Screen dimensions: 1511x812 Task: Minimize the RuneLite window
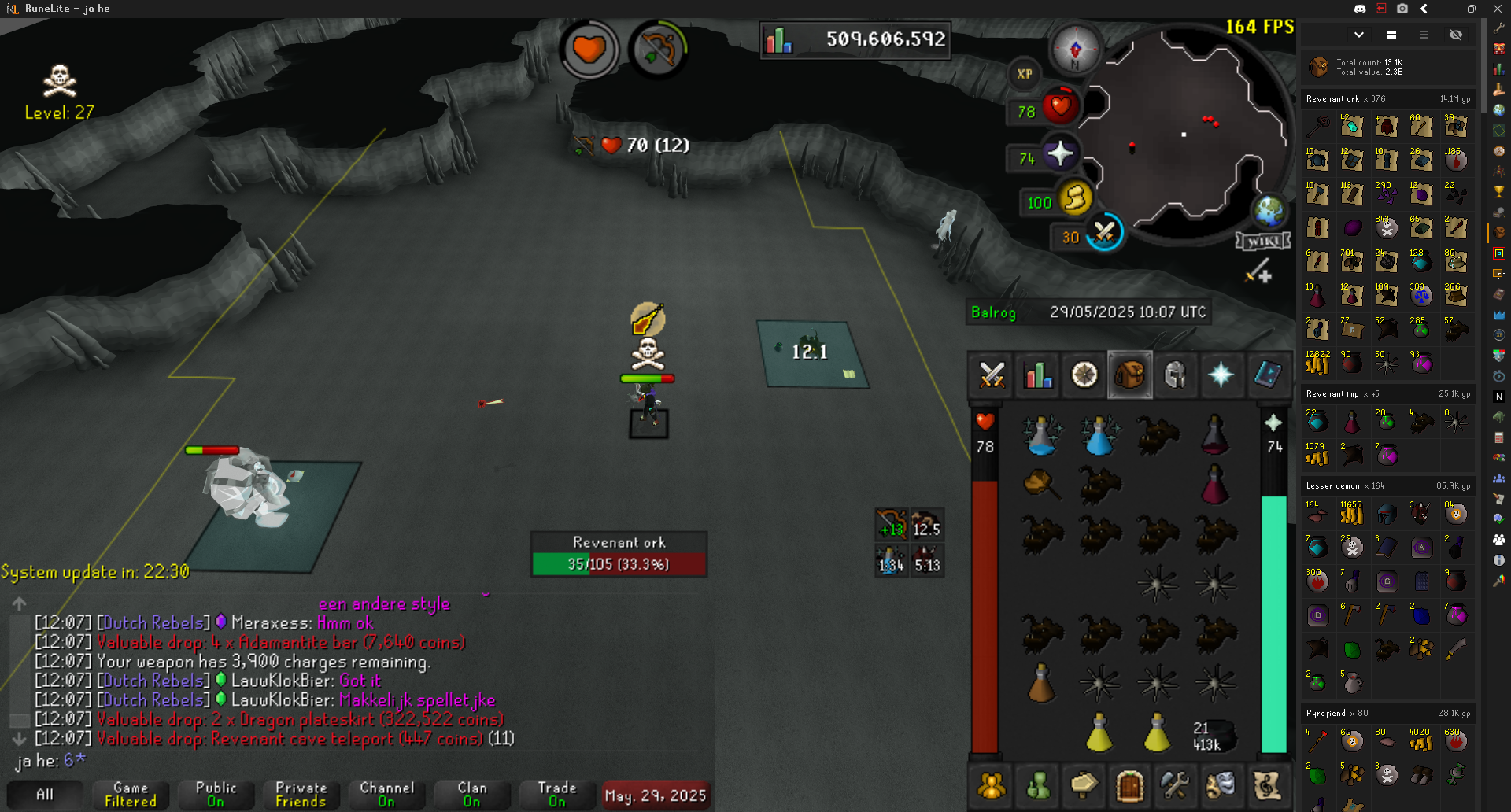coord(1446,9)
